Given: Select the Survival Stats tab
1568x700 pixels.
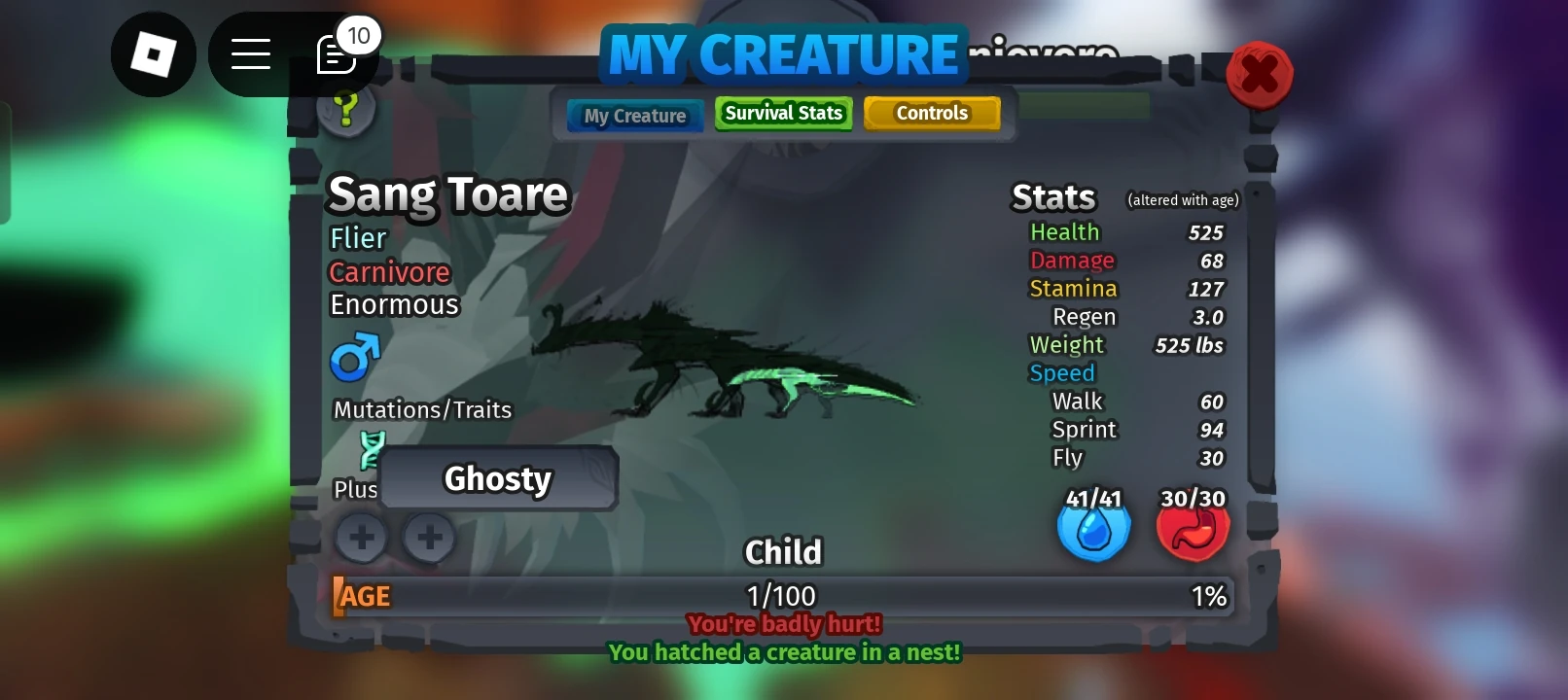Looking at the screenshot, I should (783, 113).
